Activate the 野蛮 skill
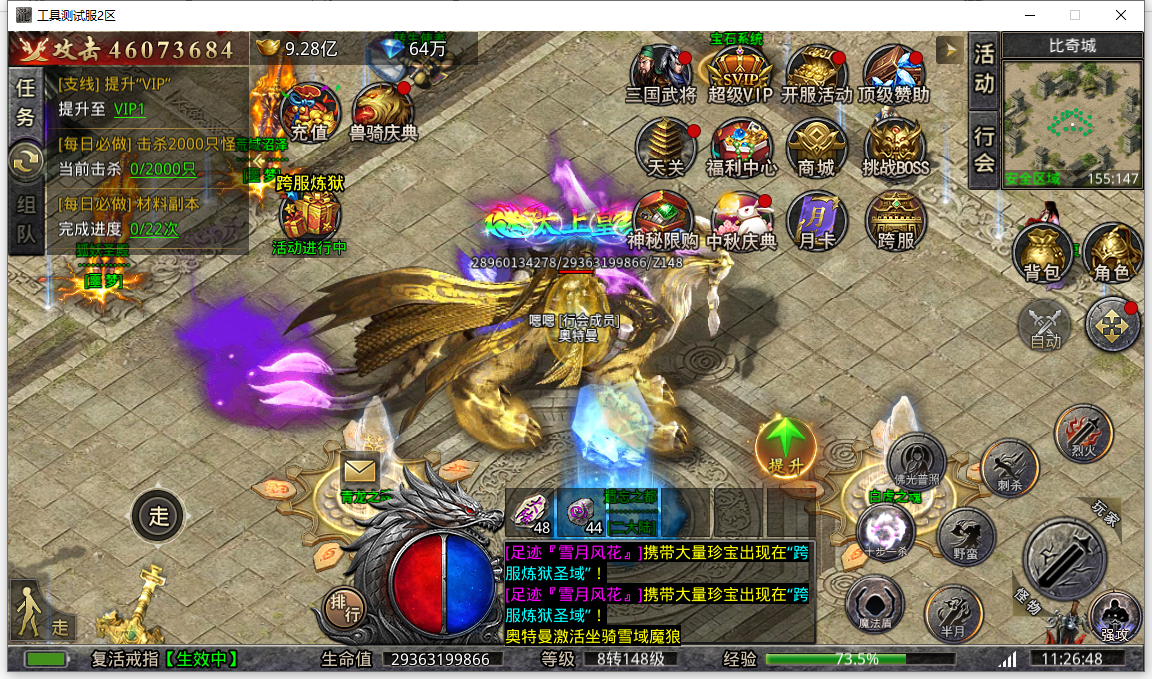1152x679 pixels. (966, 535)
